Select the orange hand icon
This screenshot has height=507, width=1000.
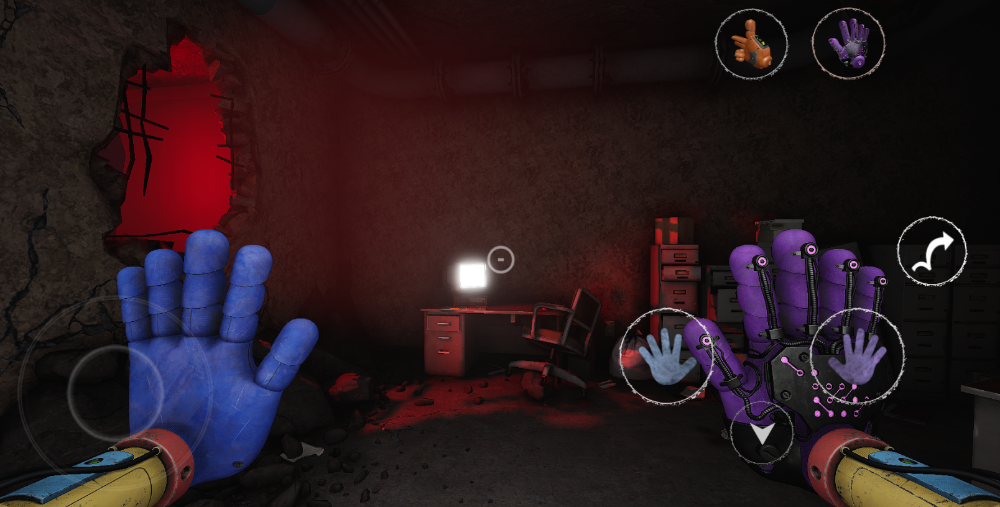tap(751, 43)
